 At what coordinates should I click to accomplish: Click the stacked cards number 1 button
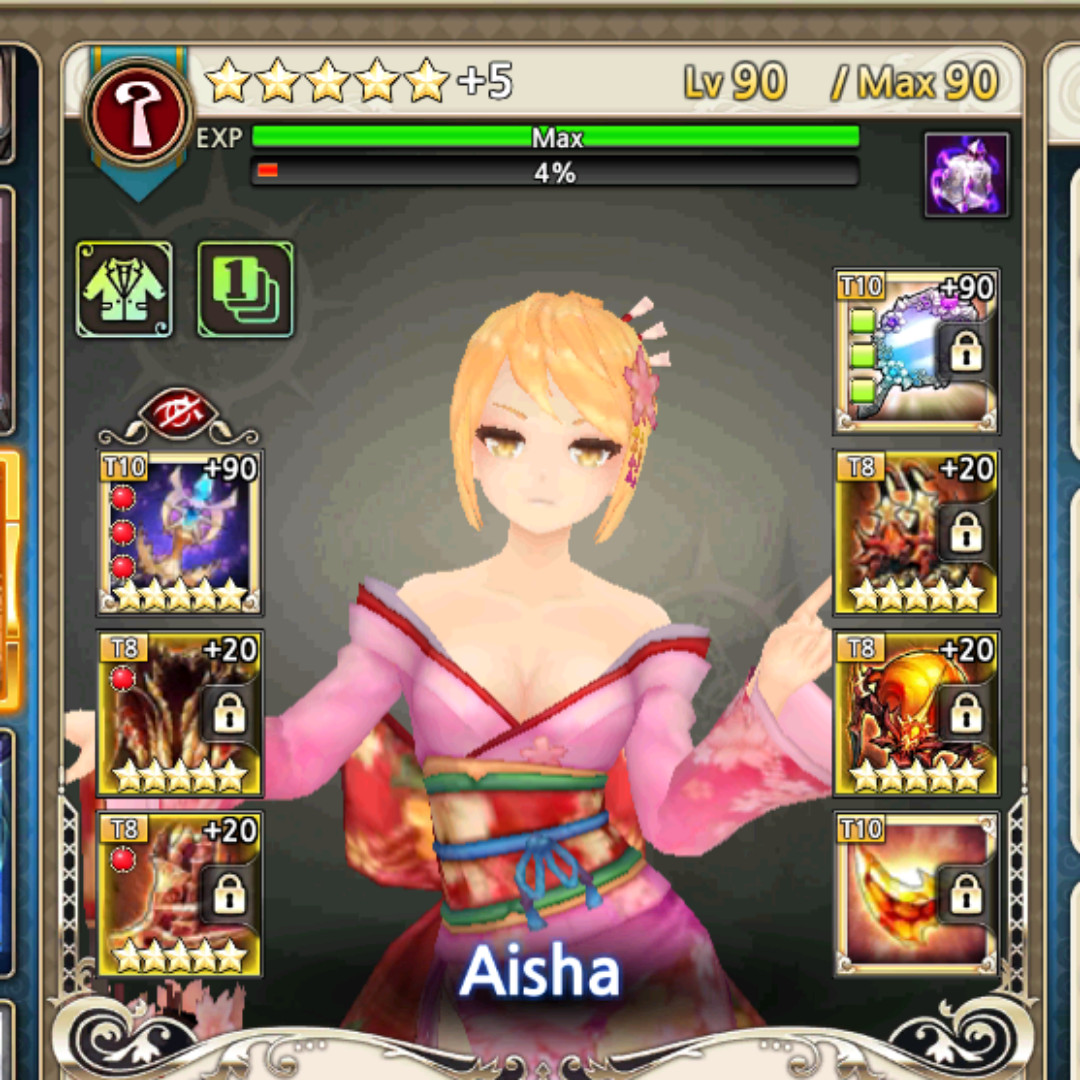(245, 289)
